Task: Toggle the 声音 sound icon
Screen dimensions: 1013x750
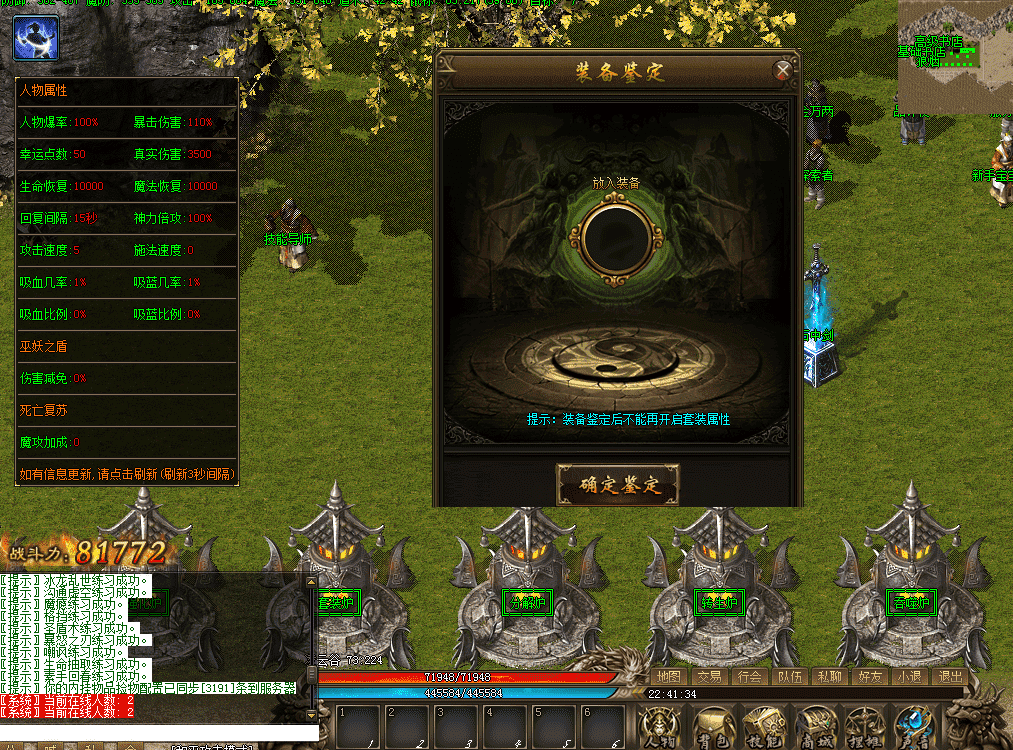Action: (x=914, y=725)
